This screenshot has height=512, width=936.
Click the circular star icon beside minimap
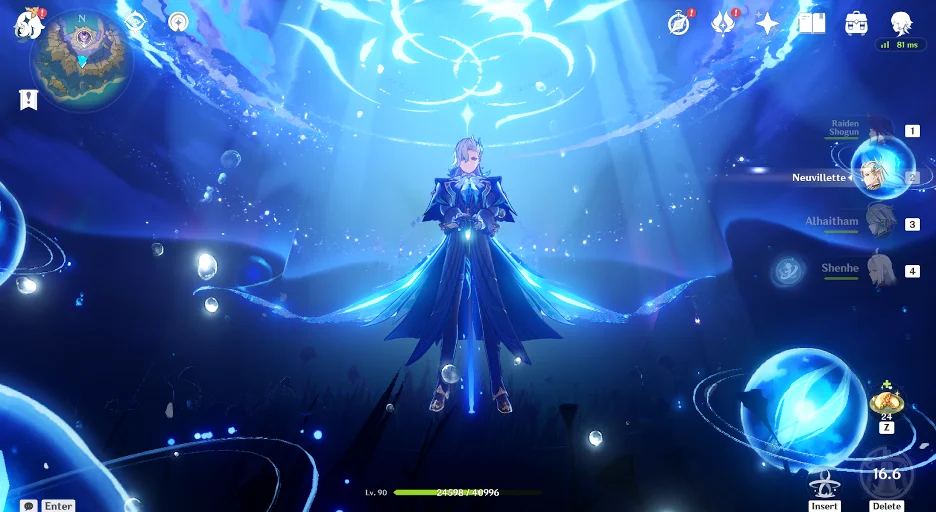click(179, 21)
